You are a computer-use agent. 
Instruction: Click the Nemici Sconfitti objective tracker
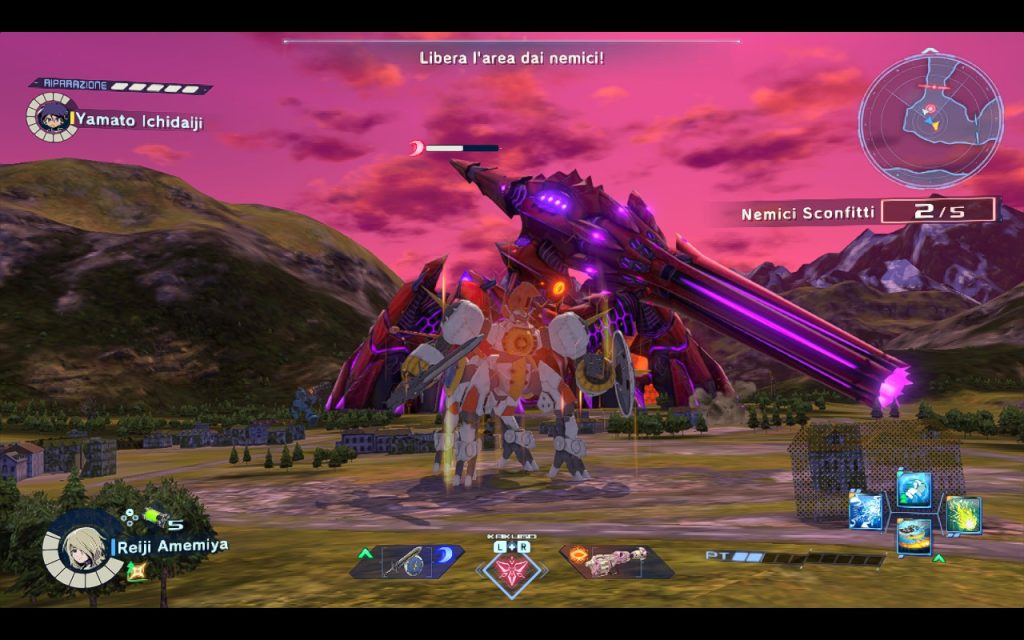868,212
